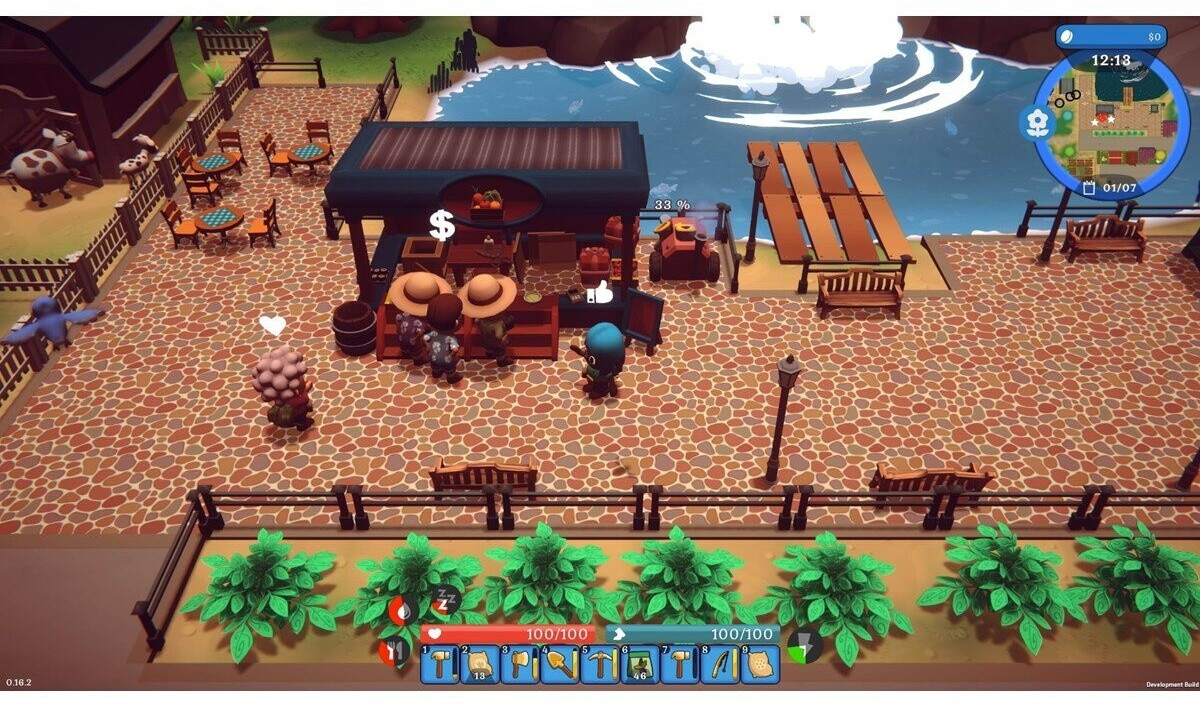
Task: Open the circular minimap
Action: click(x=1111, y=125)
